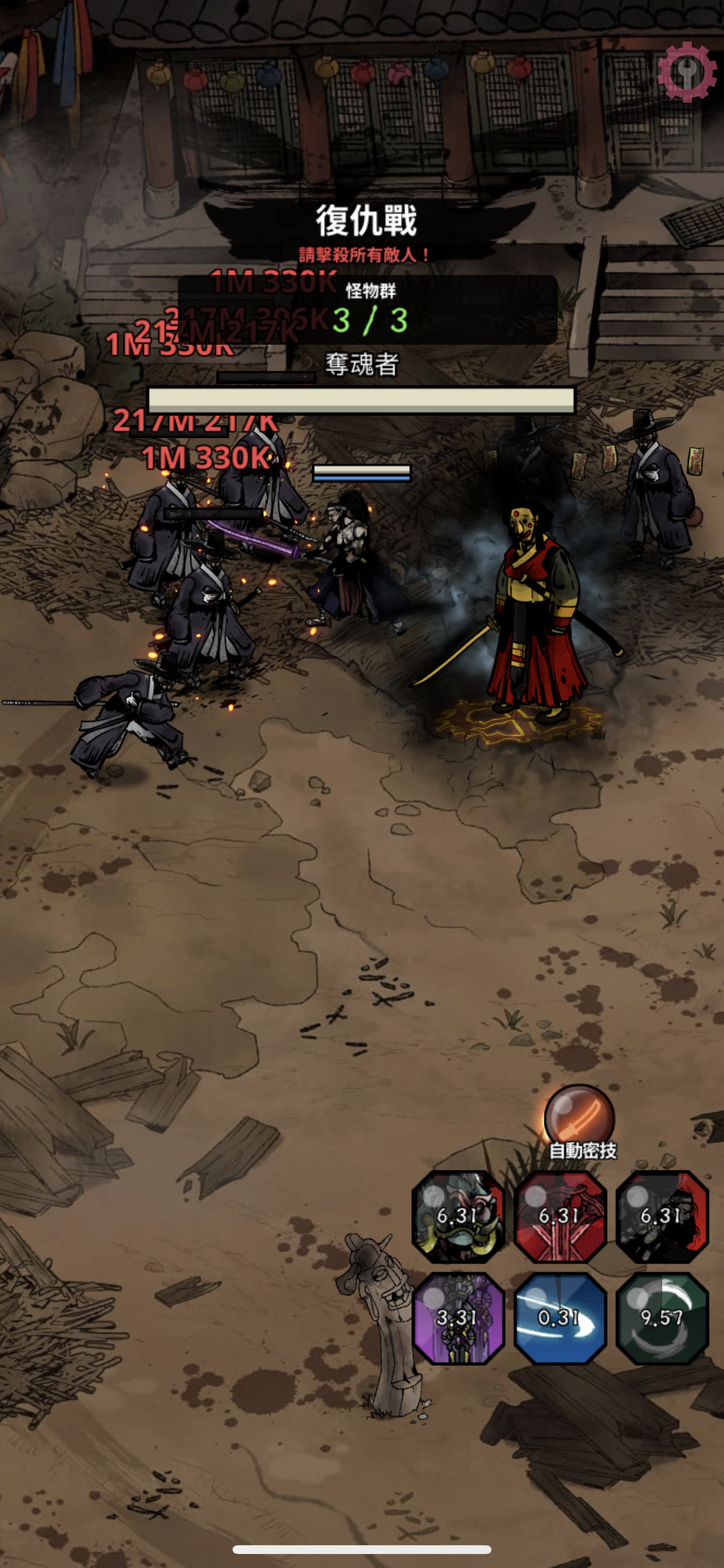
Task: Open the settings gear icon
Action: pyautogui.click(x=687, y=72)
